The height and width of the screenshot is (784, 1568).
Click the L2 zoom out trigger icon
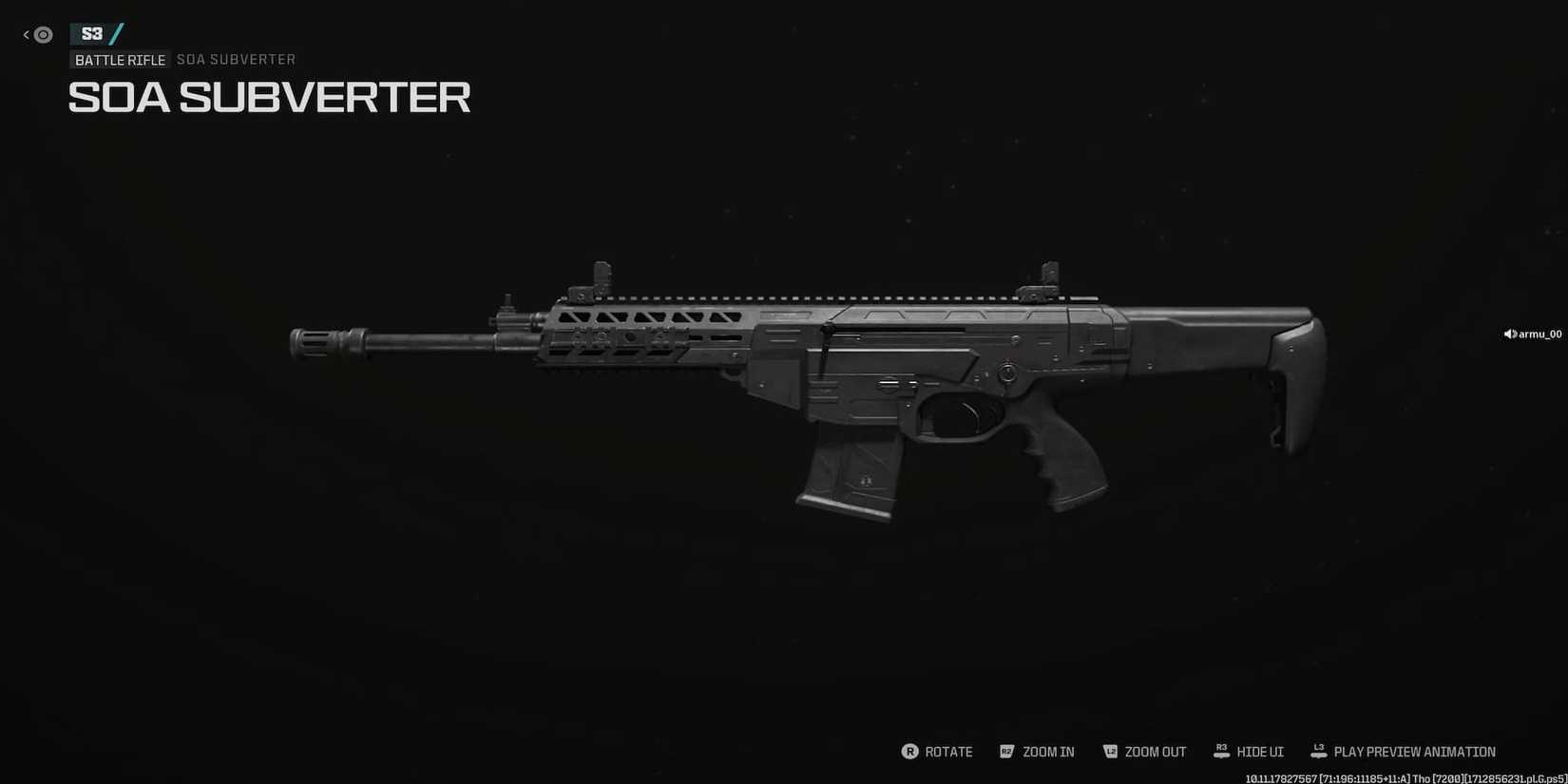point(1110,752)
